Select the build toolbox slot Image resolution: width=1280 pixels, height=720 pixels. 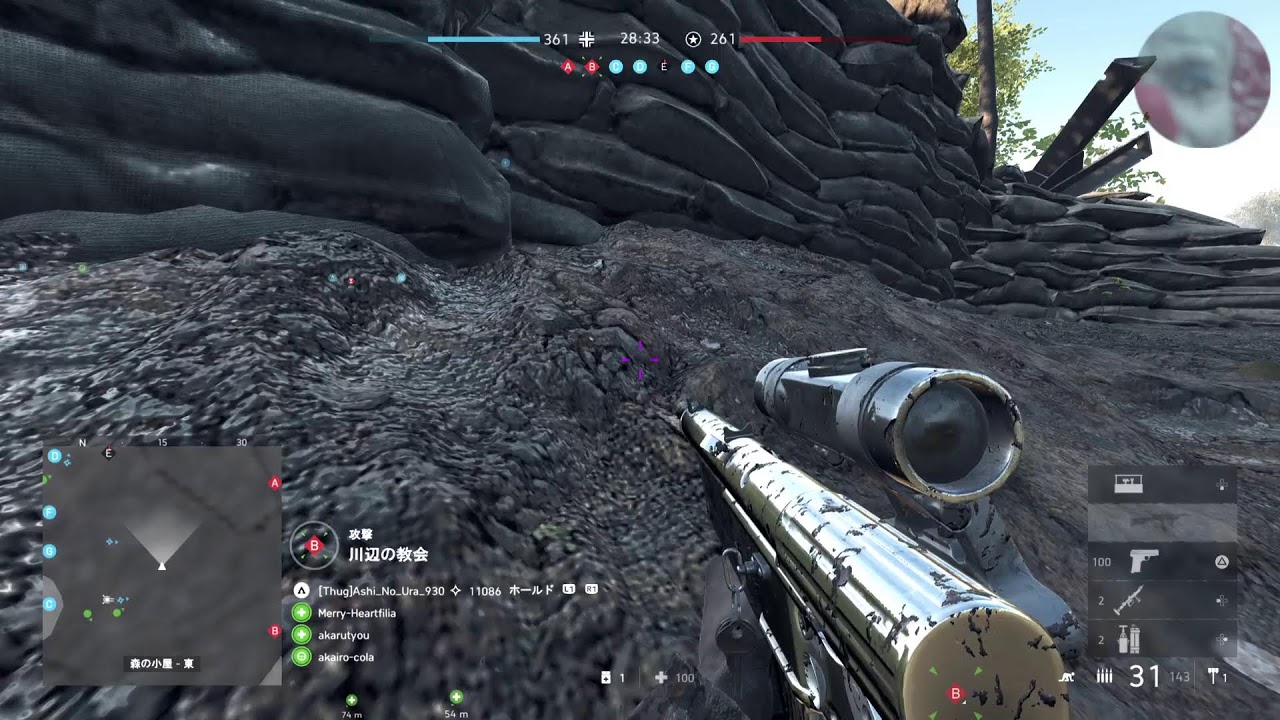click(1162, 485)
